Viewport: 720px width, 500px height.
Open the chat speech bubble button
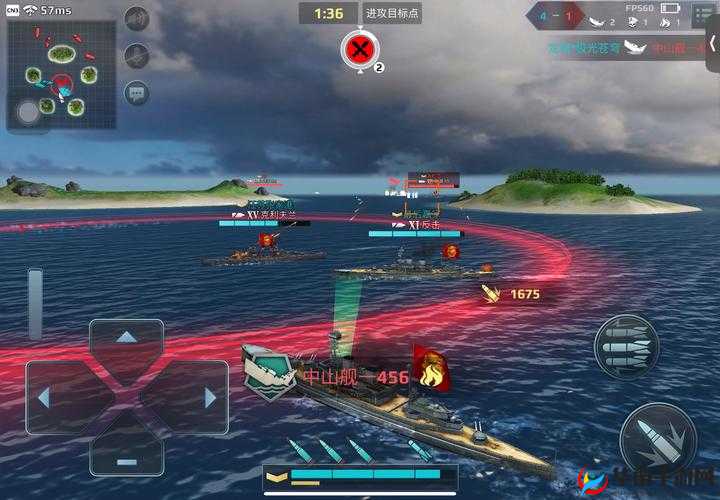tap(137, 93)
